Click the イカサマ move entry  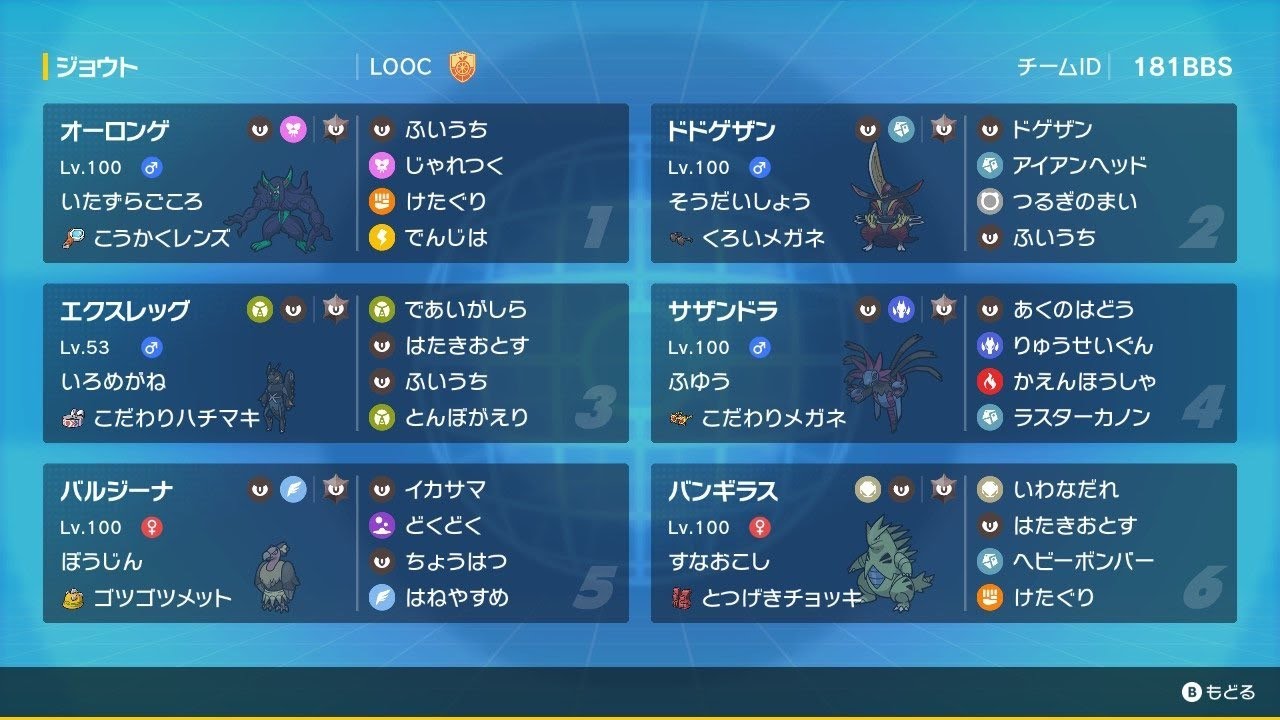tap(445, 489)
